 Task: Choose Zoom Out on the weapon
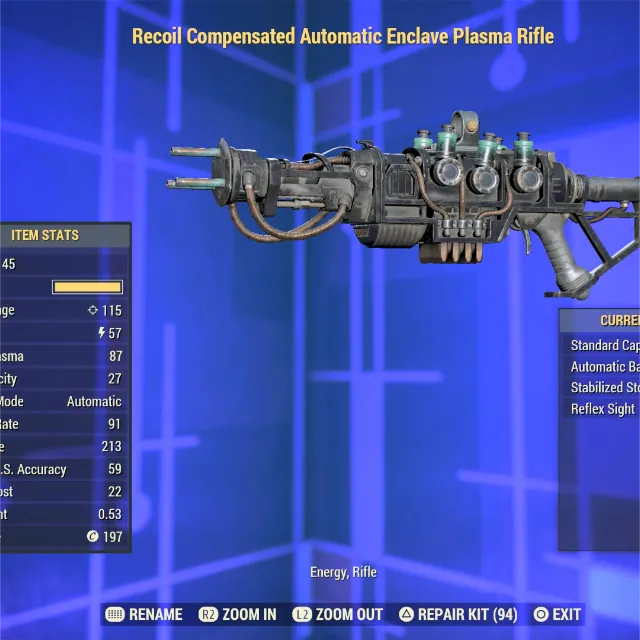pos(339,614)
